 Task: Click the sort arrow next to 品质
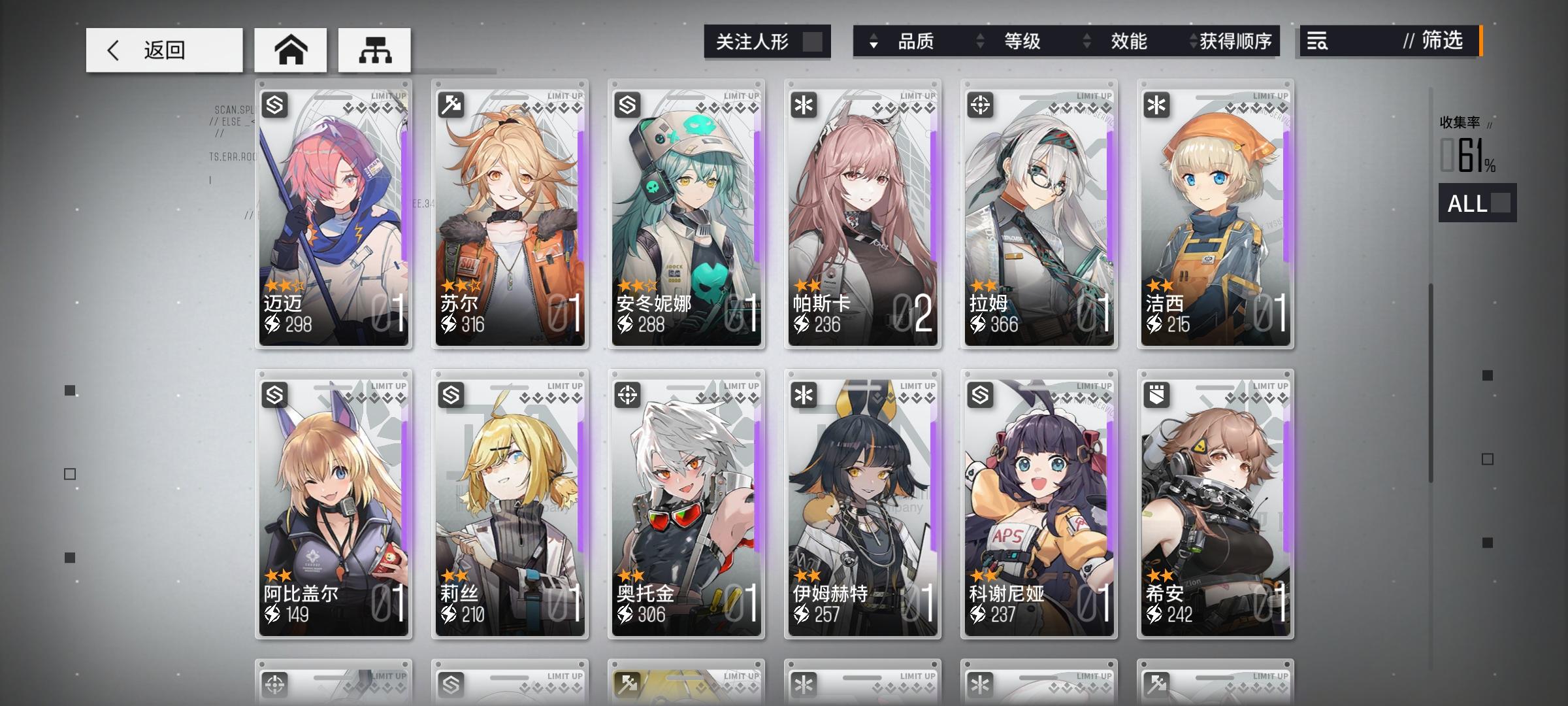coord(872,42)
